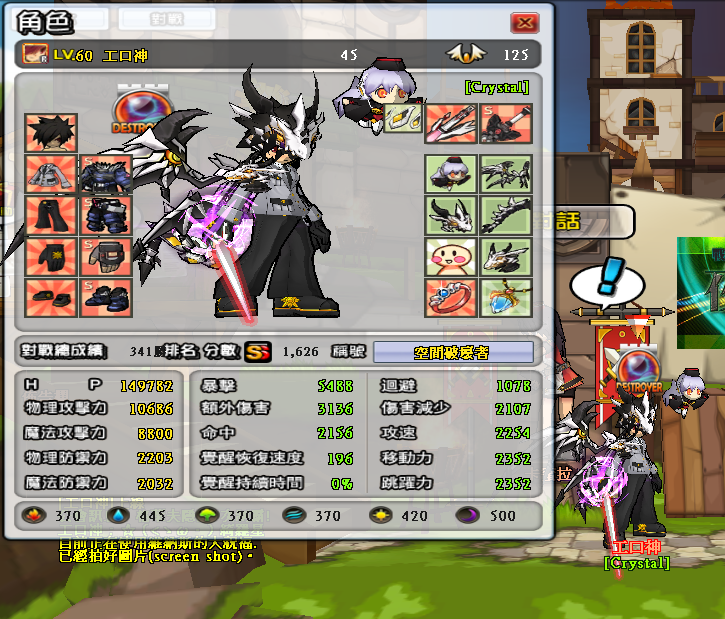The height and width of the screenshot is (619, 725).
Task: Select the black spiky hair slot
Action: (51, 132)
